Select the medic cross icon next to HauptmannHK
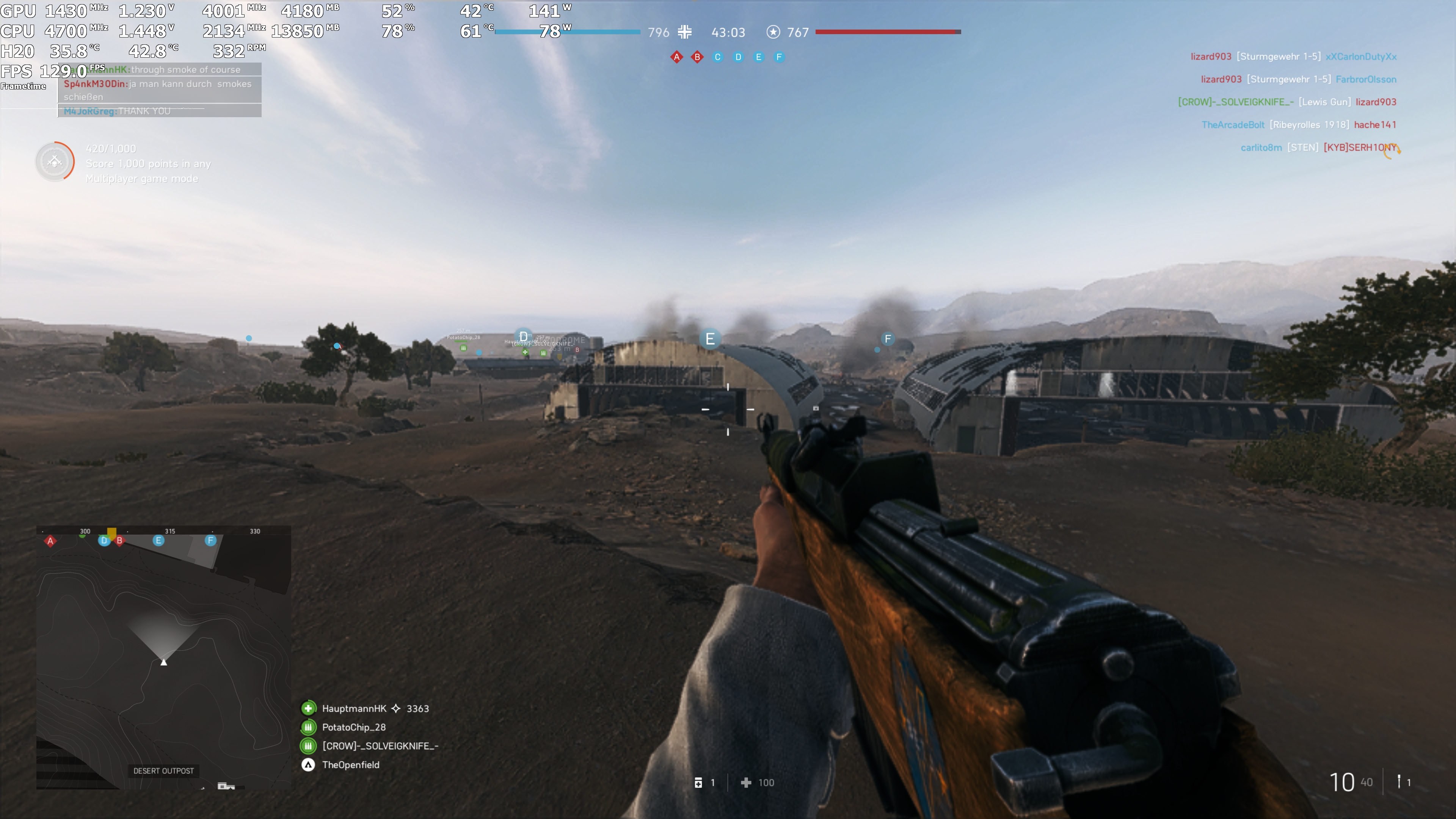Viewport: 1456px width, 819px height. [x=308, y=708]
